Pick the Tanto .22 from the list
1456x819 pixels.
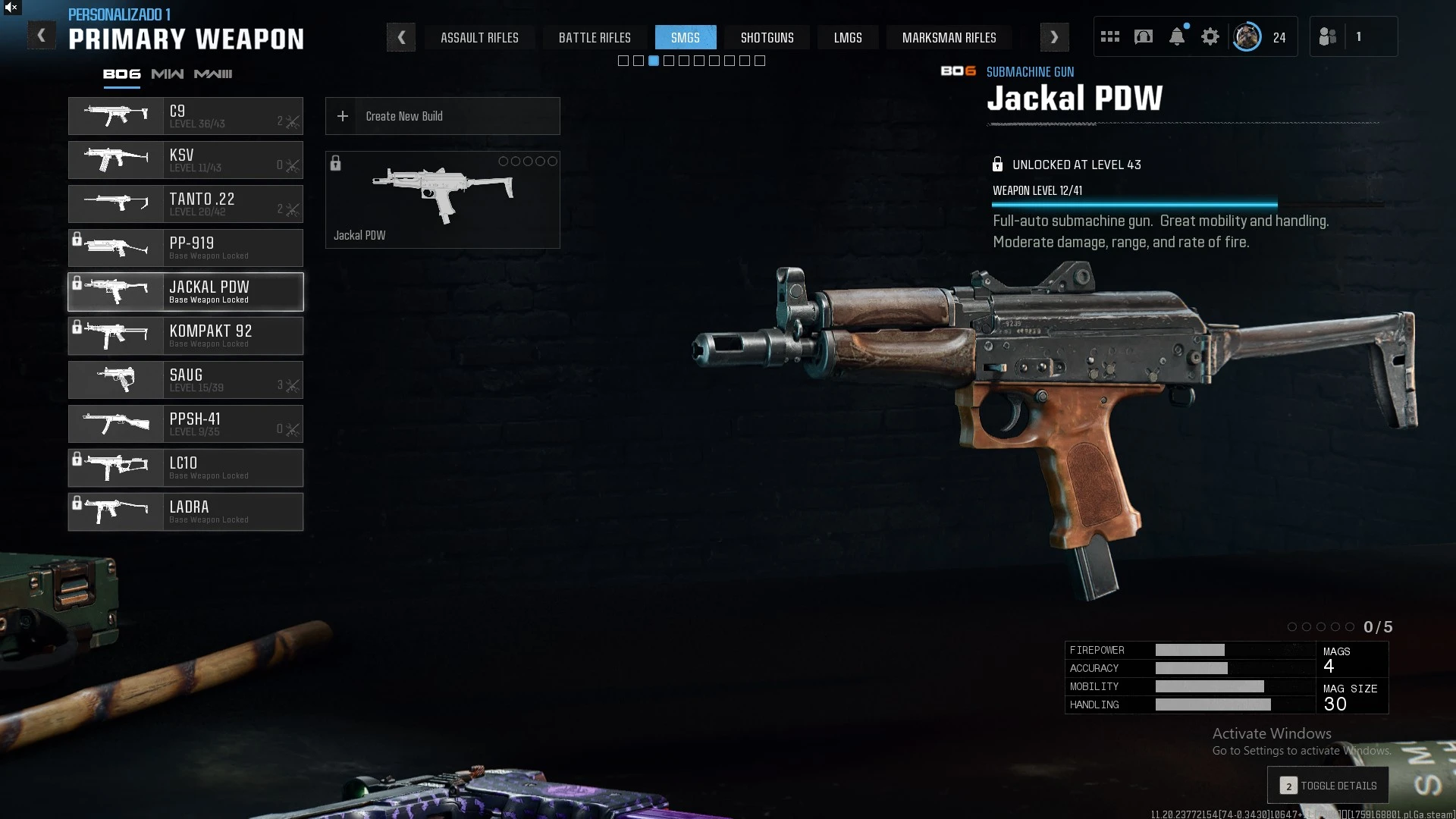(x=186, y=204)
